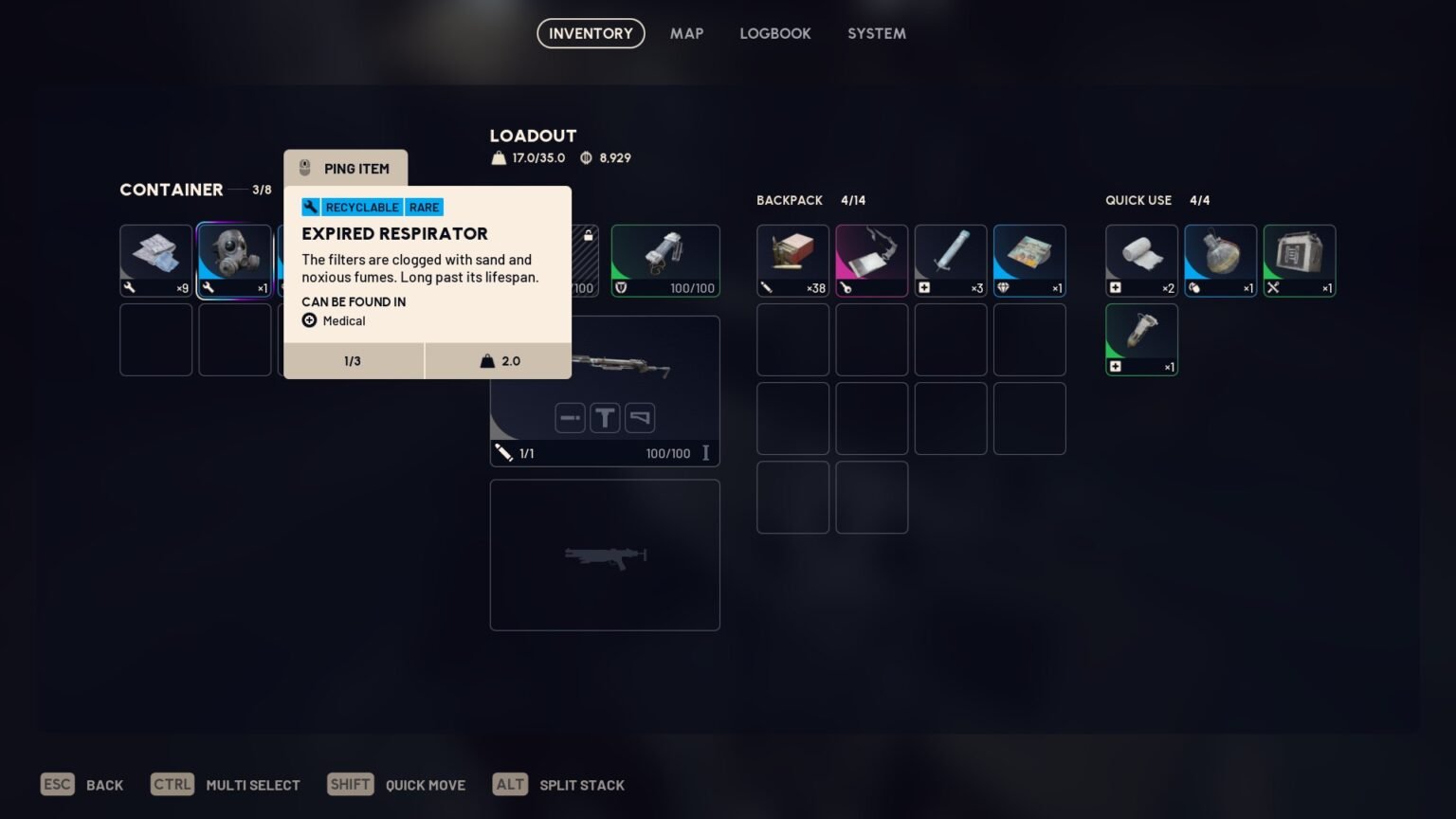This screenshot has width=1456, height=819.
Task: Open the System menu
Action: [x=876, y=33]
